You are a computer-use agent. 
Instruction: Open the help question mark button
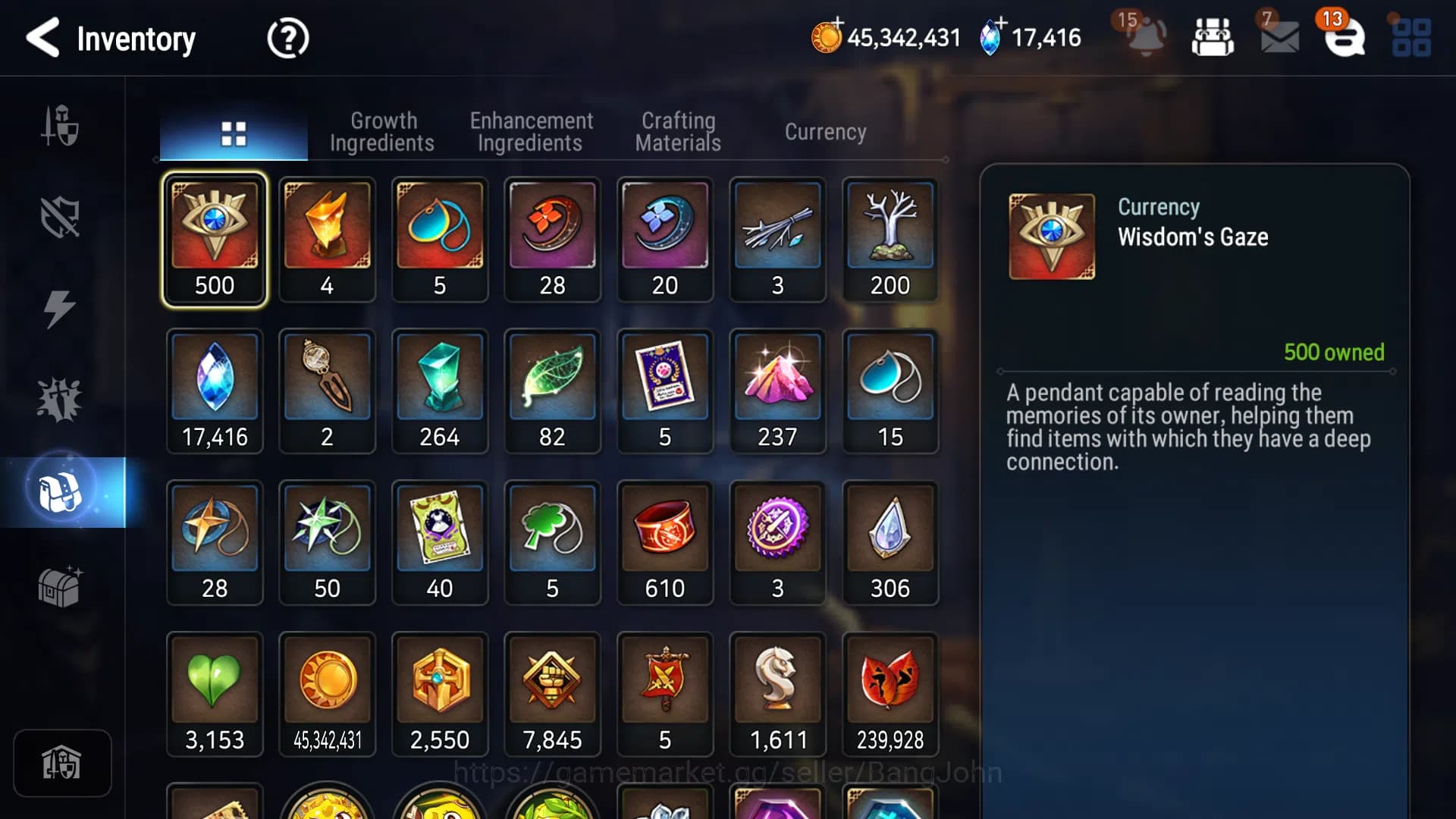pos(287,37)
